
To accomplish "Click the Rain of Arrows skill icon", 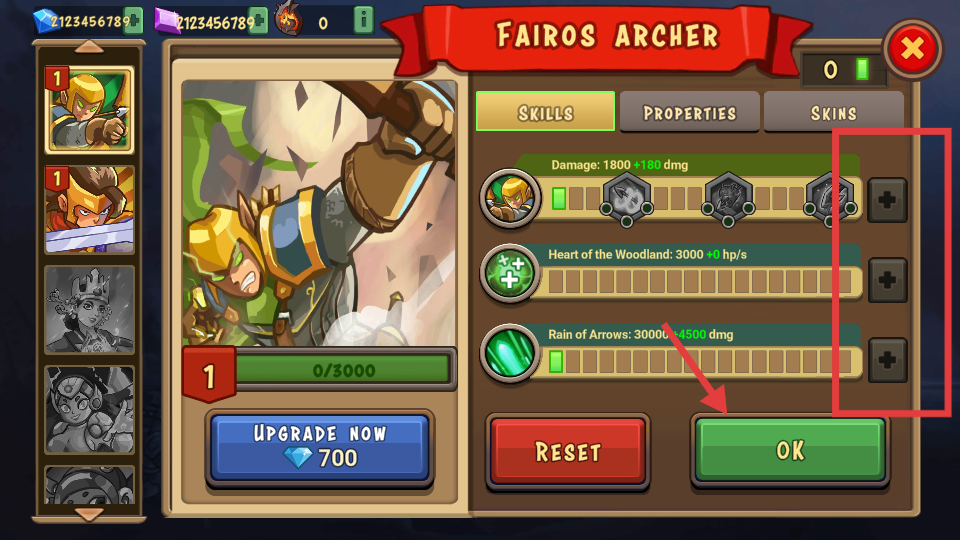I will (508, 352).
